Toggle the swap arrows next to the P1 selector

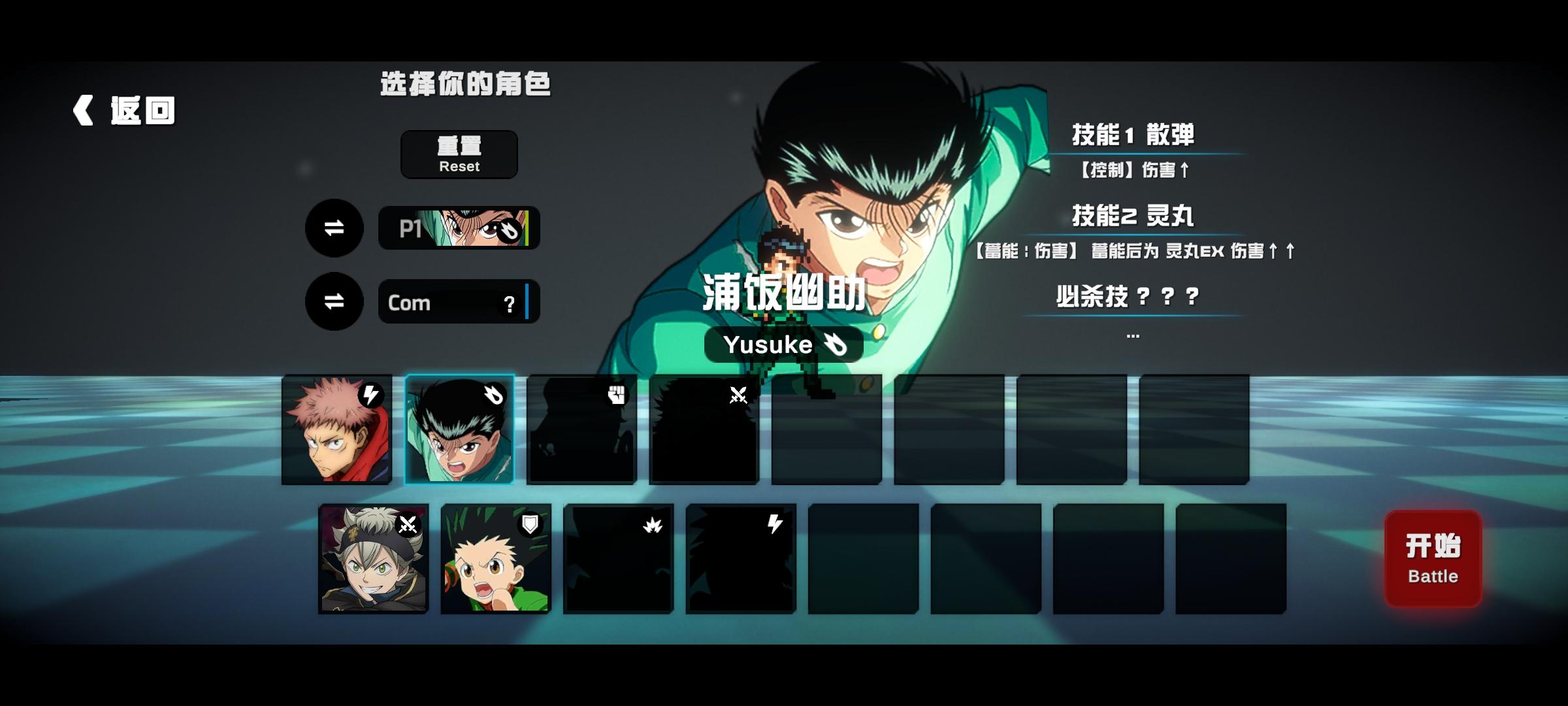point(334,228)
